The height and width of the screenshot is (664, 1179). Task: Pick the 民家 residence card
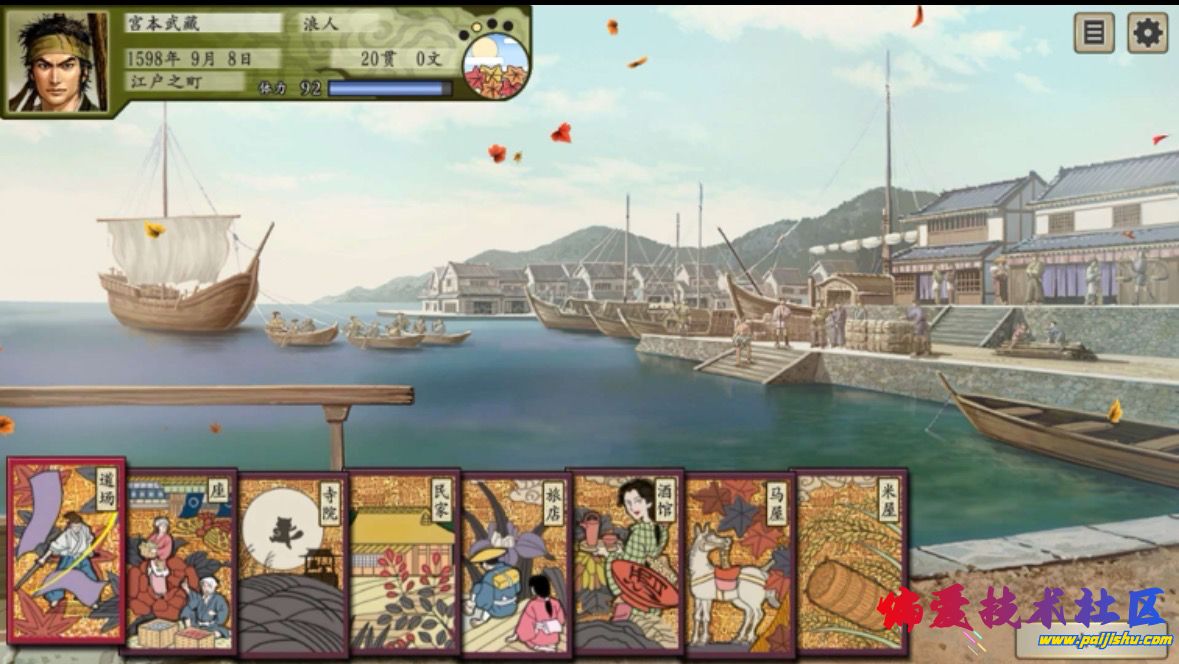click(x=403, y=562)
